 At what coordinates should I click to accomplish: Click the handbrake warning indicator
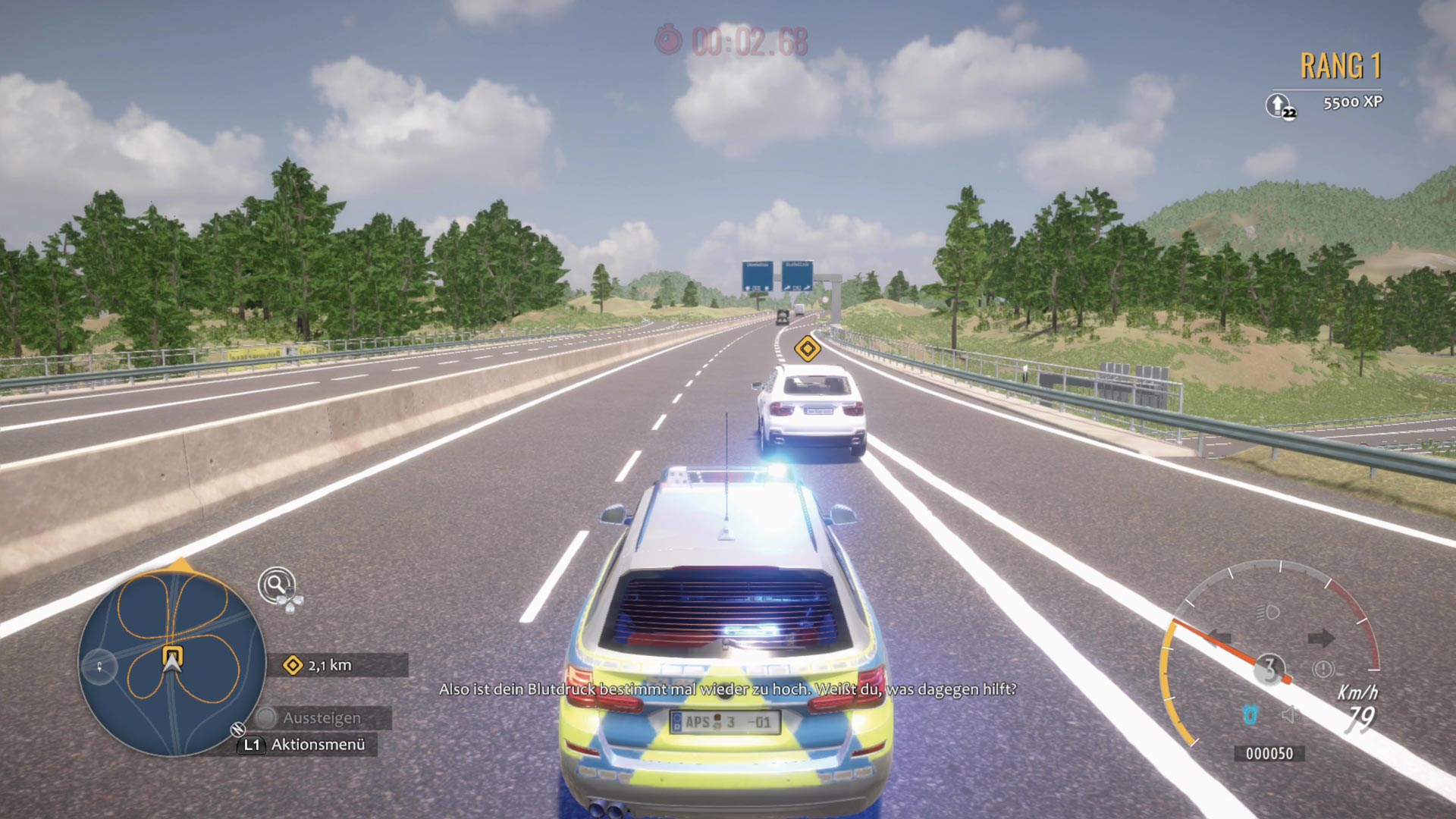(1323, 669)
